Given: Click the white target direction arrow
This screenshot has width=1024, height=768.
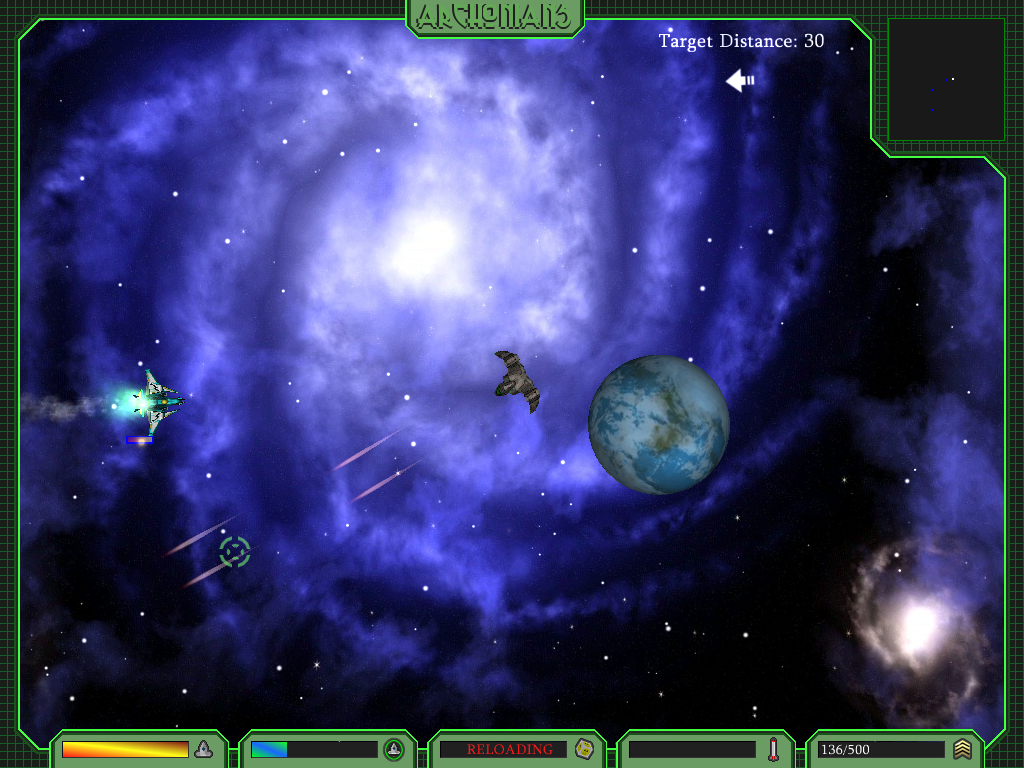Looking at the screenshot, I should [740, 81].
